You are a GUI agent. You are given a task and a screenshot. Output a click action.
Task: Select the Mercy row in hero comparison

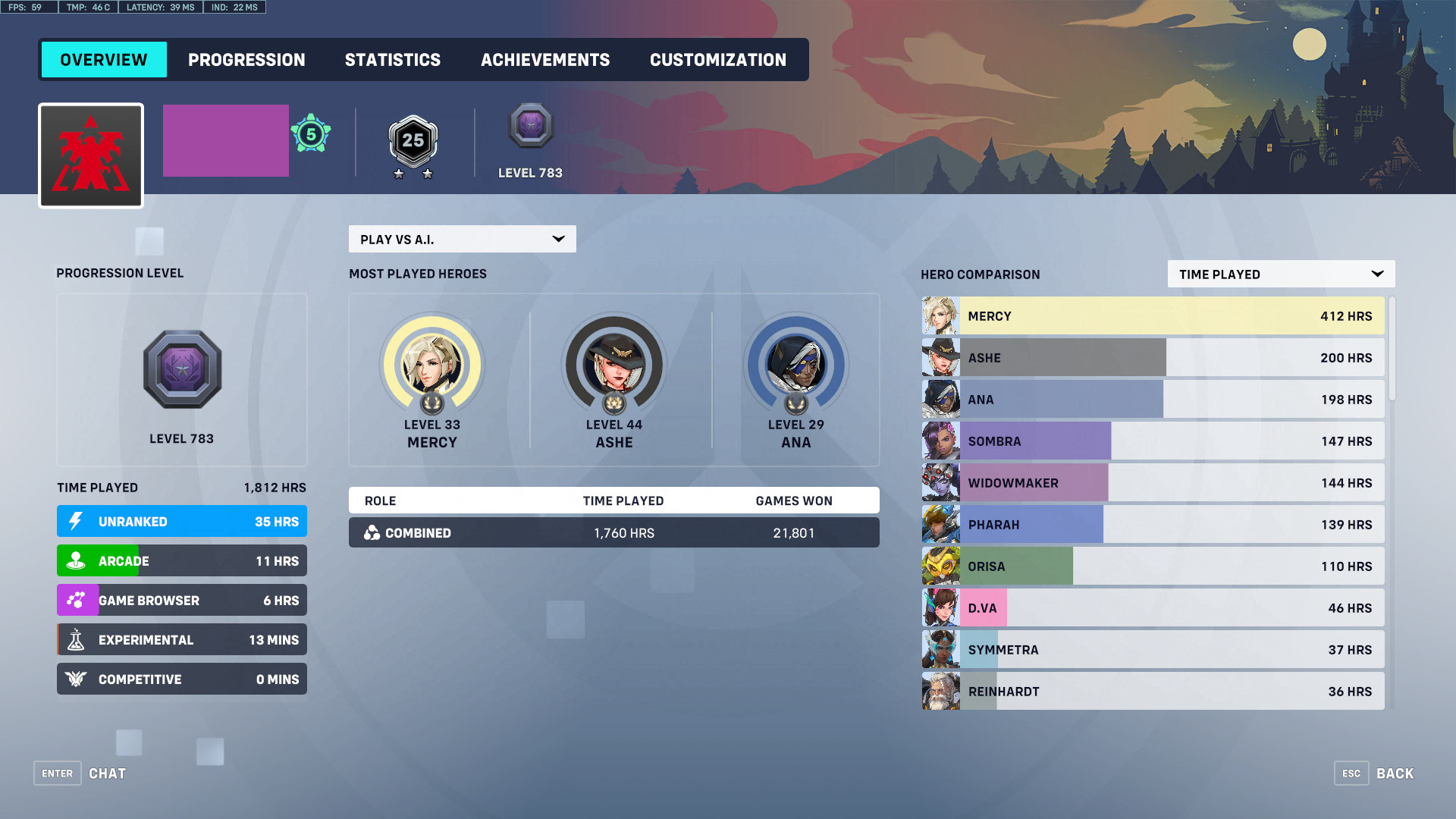click(x=1153, y=316)
